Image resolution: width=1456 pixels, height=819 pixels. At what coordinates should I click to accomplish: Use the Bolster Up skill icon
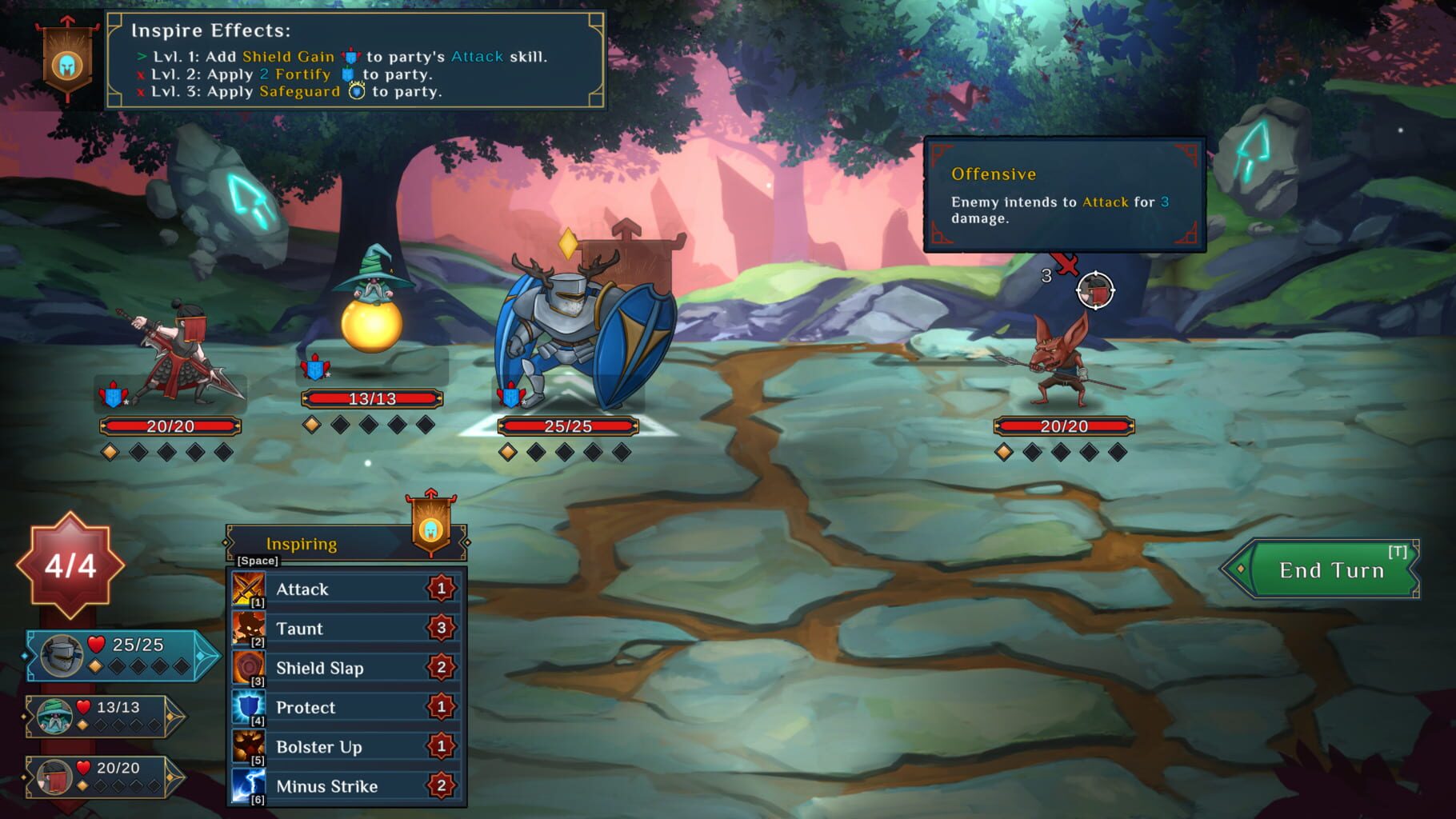(x=248, y=746)
